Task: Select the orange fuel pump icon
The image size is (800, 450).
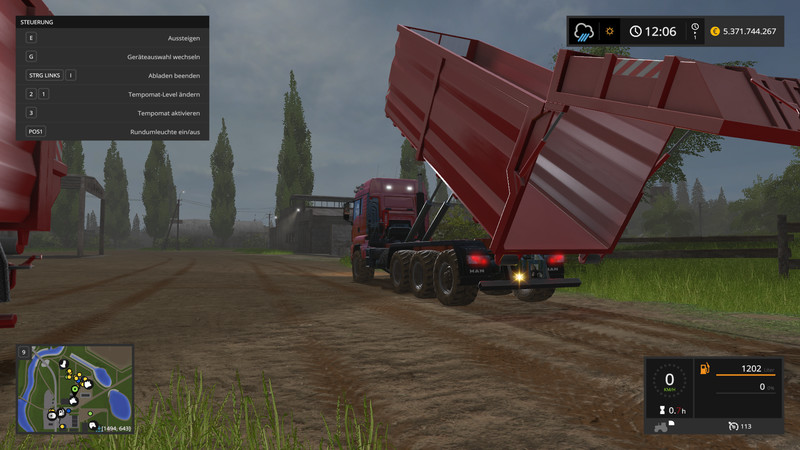Action: click(704, 369)
